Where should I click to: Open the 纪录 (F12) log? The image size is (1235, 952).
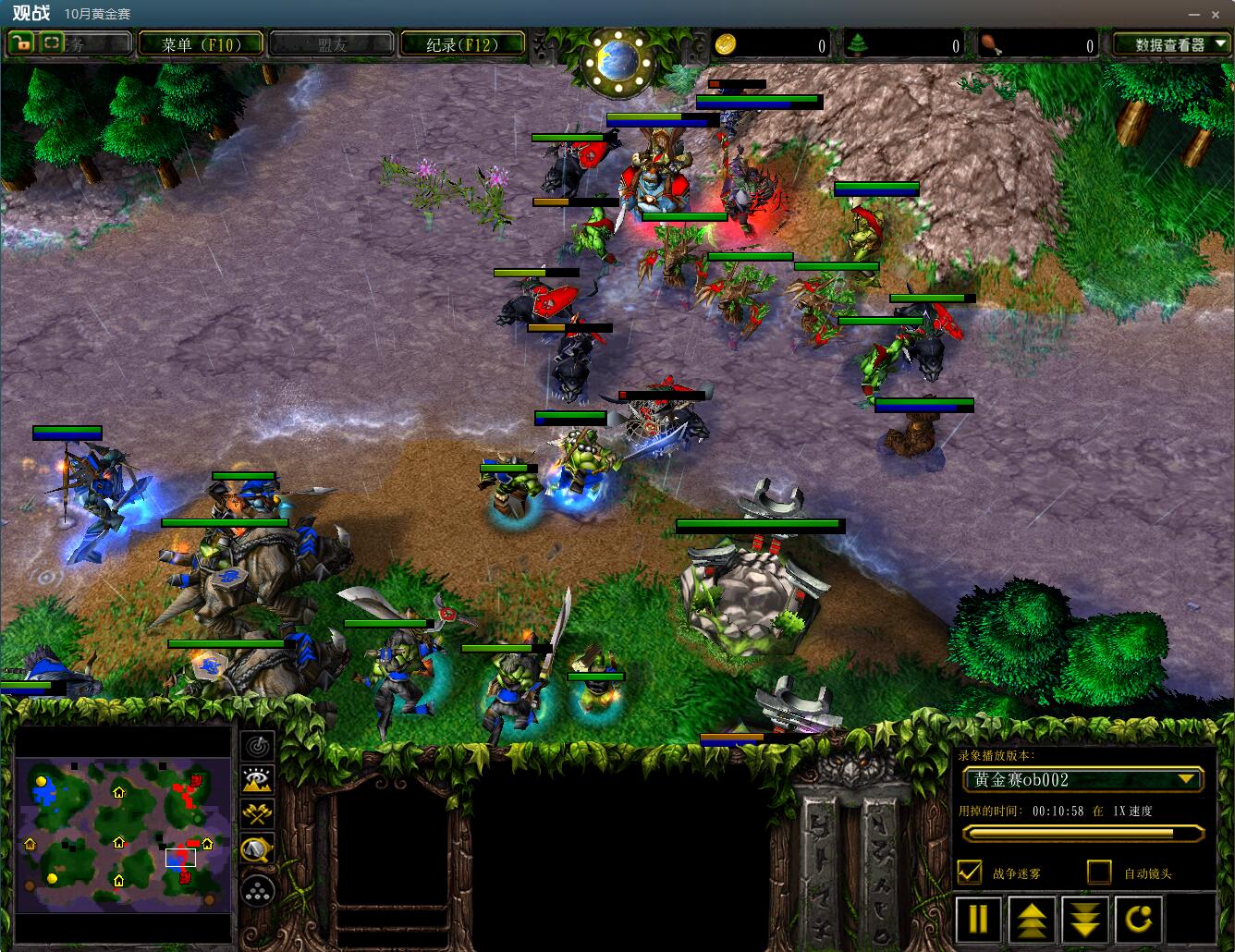point(462,44)
